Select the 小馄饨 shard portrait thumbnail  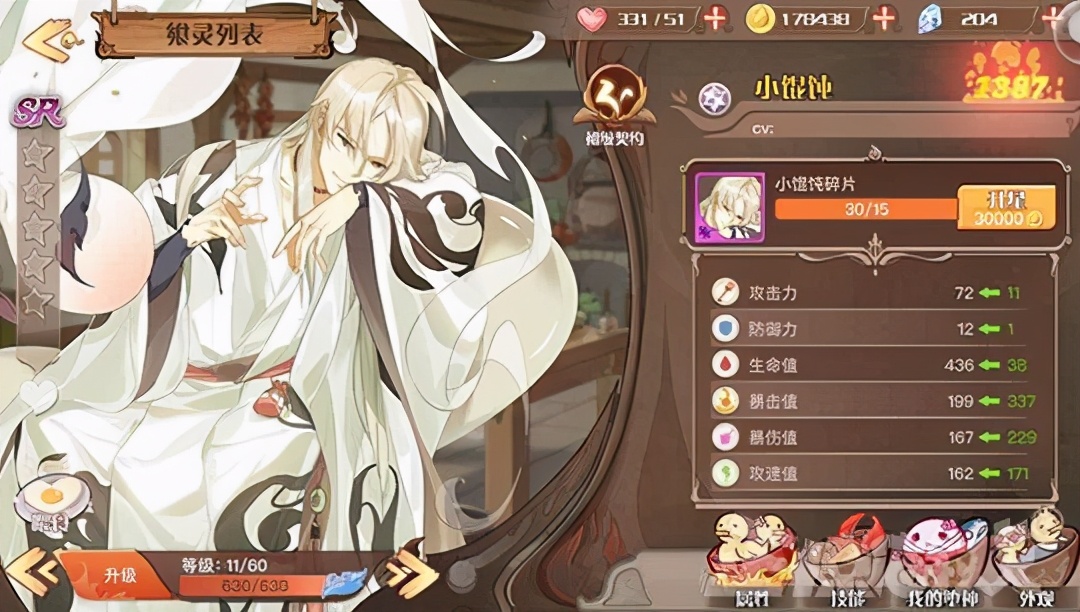click(730, 207)
